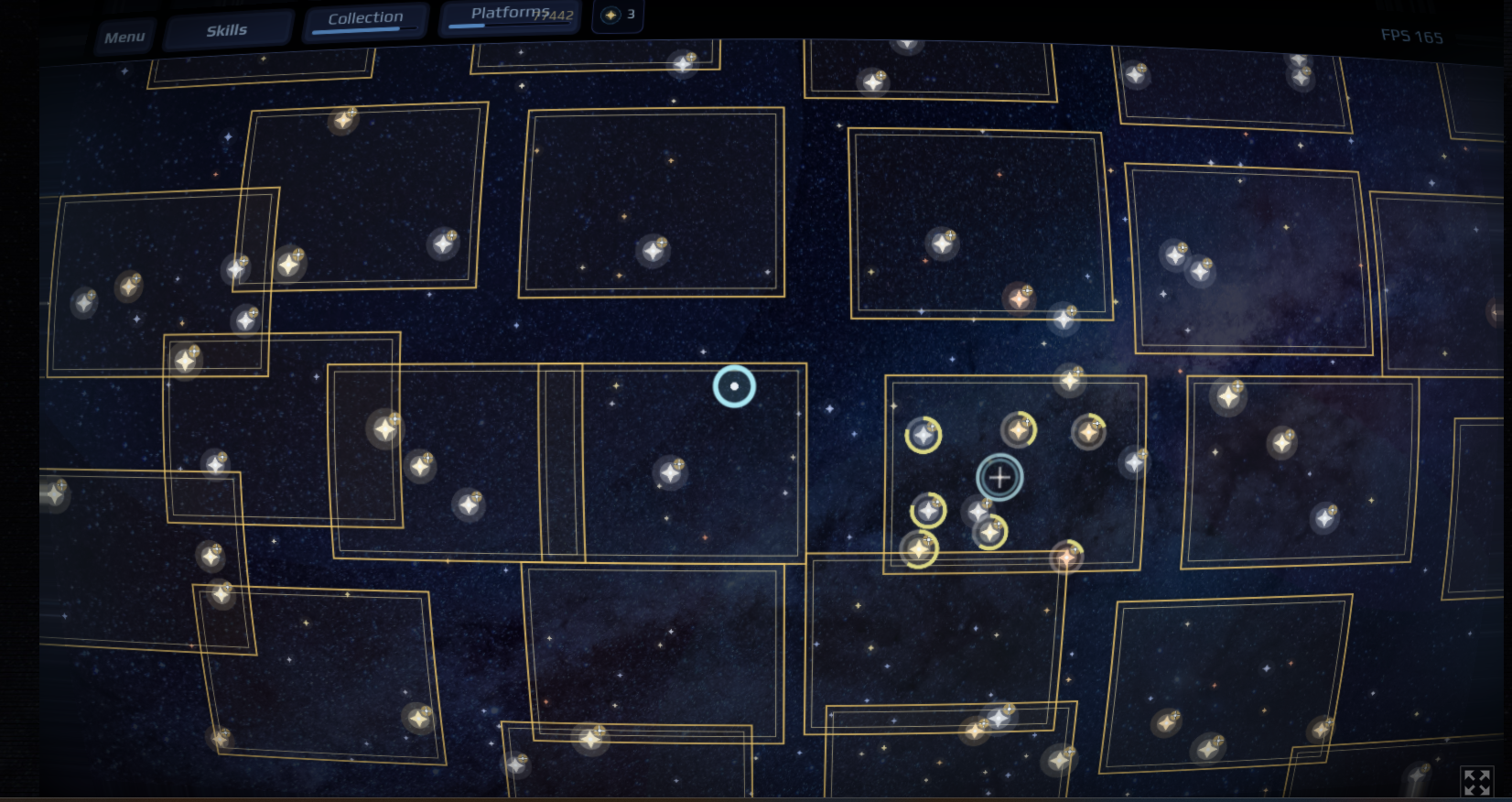Show the Collection screen
1512x802 pixels.
[x=365, y=18]
